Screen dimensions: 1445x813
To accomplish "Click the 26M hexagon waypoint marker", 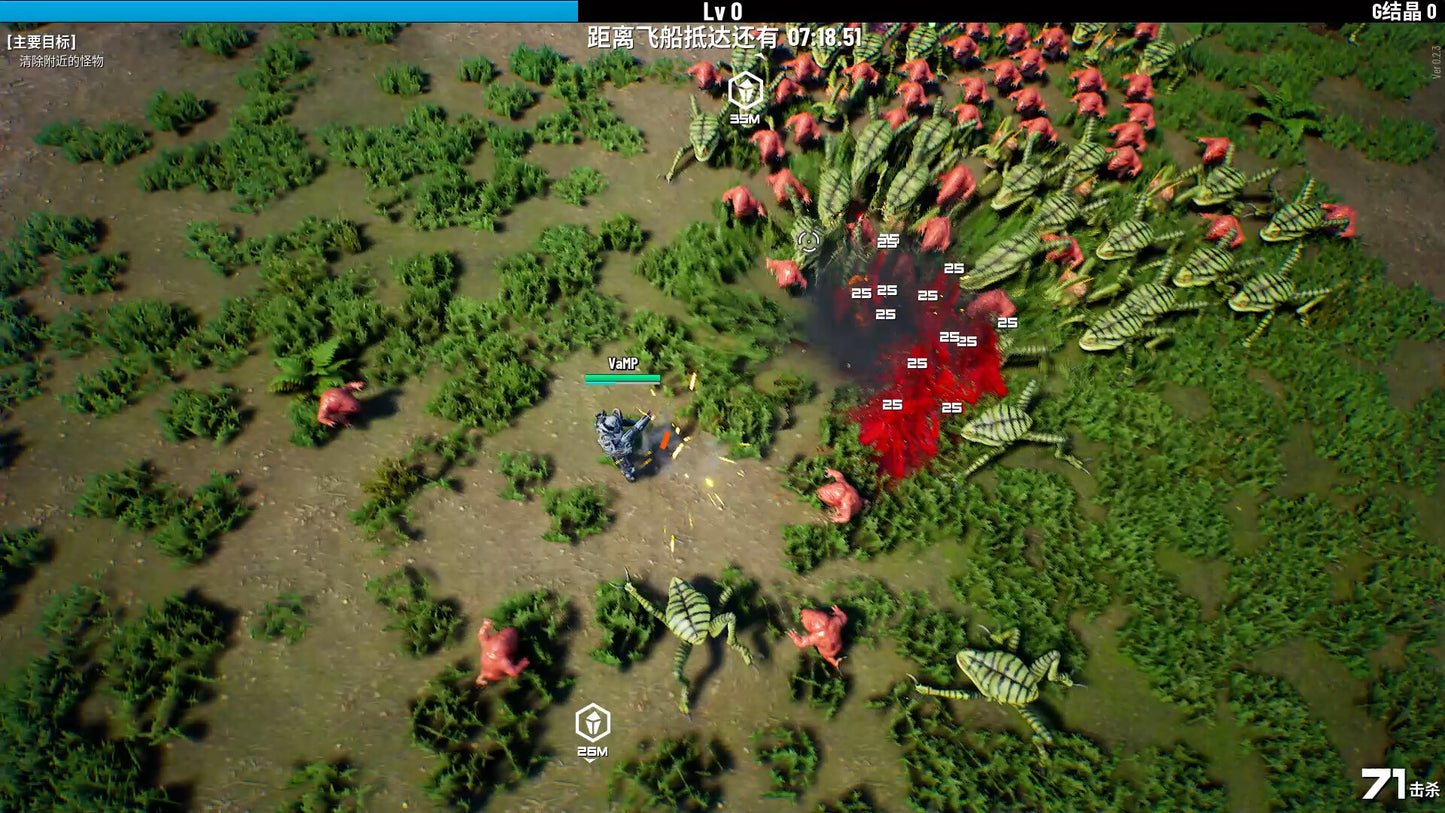I will tap(590, 725).
